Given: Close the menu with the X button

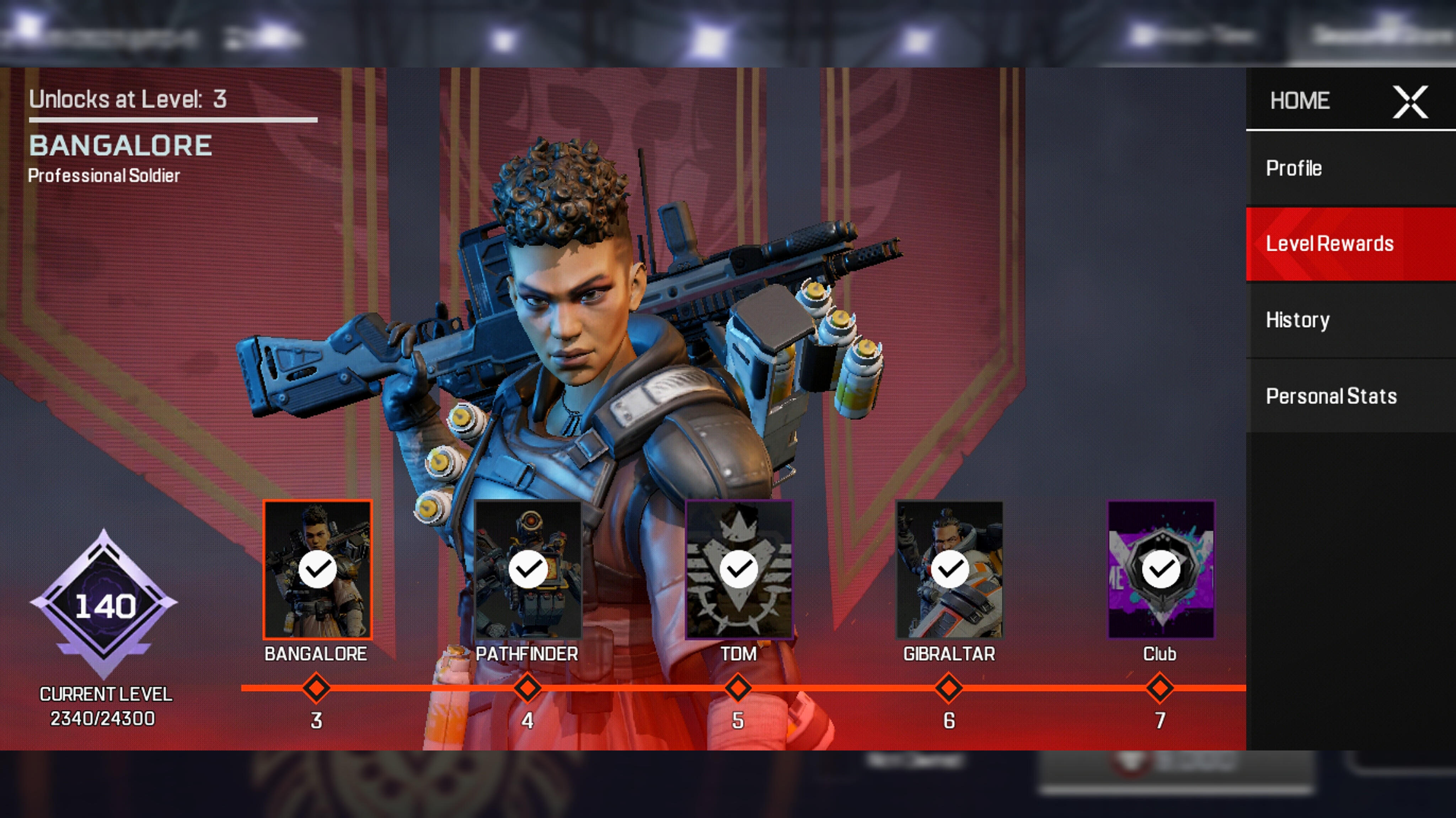Looking at the screenshot, I should point(1410,102).
